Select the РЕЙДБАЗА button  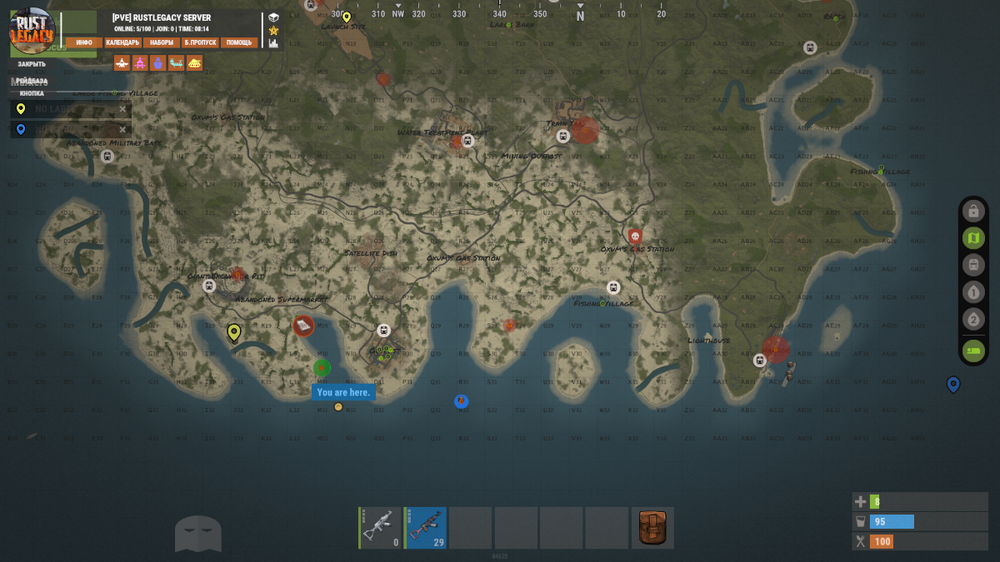(32, 80)
